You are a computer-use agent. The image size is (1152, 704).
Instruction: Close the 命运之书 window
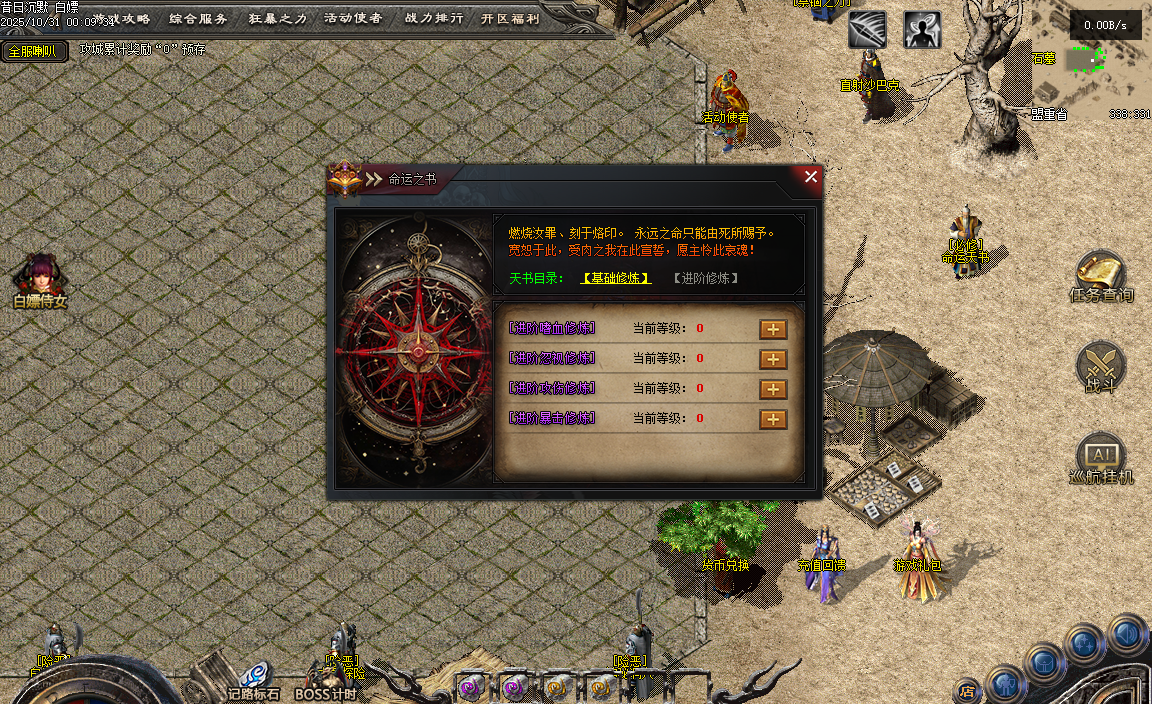coord(811,177)
